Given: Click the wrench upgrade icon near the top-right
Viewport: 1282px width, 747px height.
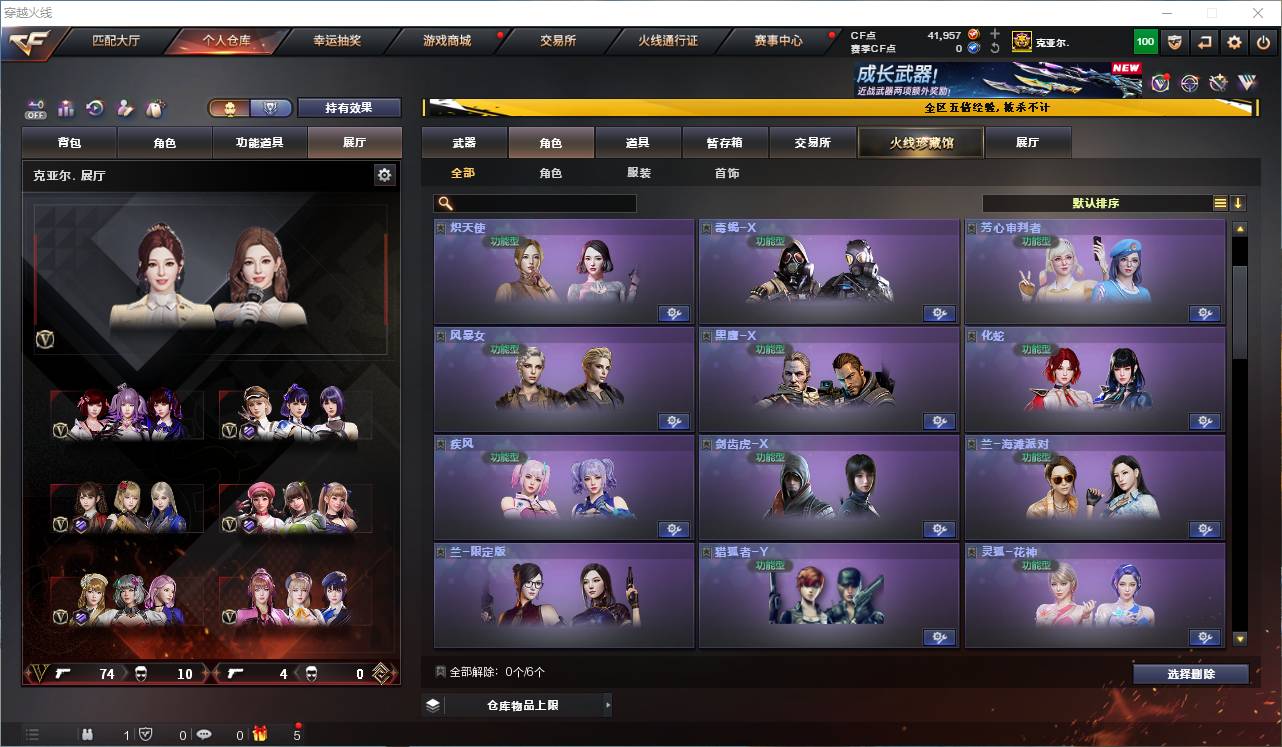Looking at the screenshot, I should coord(1218,82).
